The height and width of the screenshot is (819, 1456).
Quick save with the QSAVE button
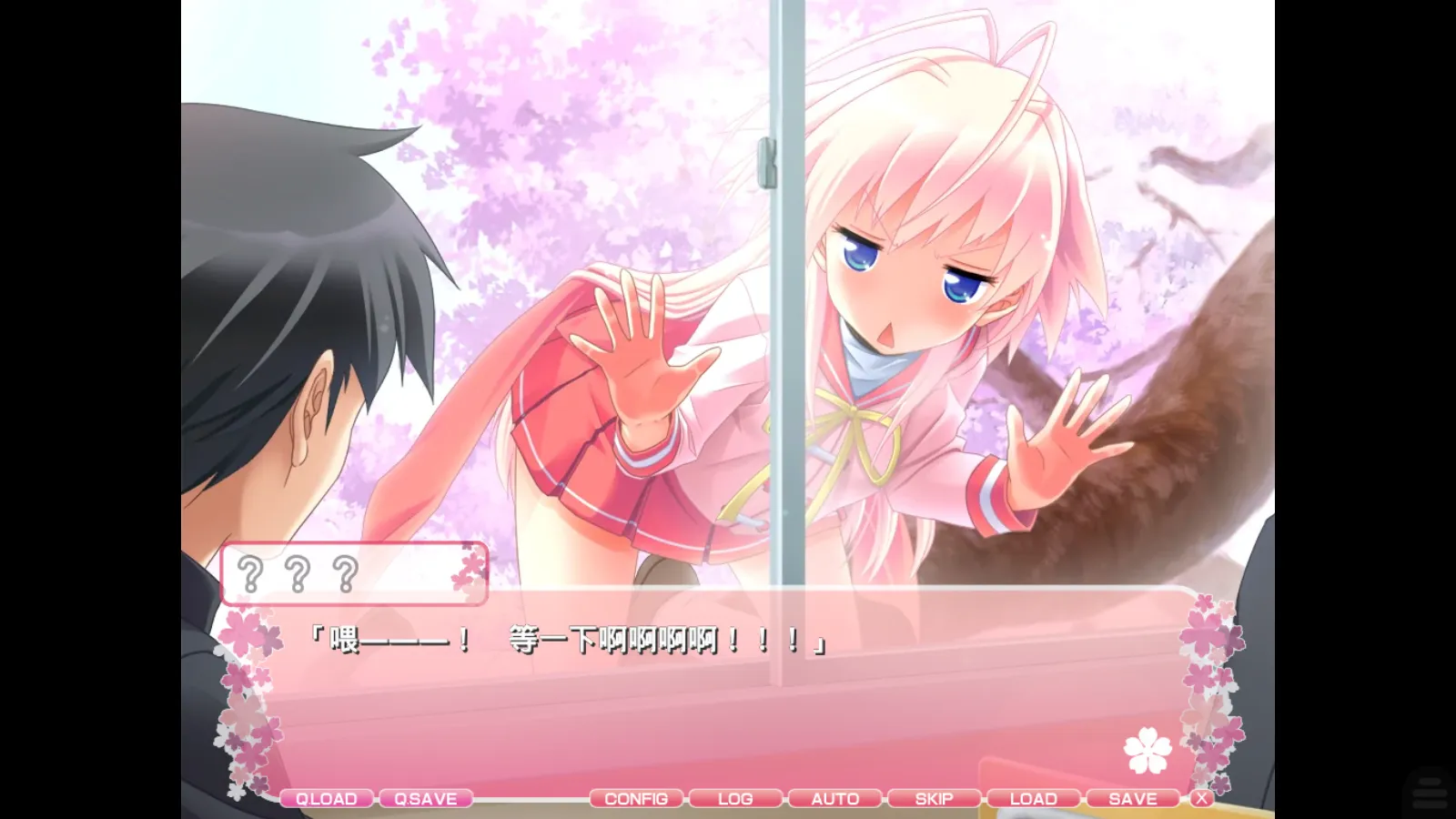428,798
